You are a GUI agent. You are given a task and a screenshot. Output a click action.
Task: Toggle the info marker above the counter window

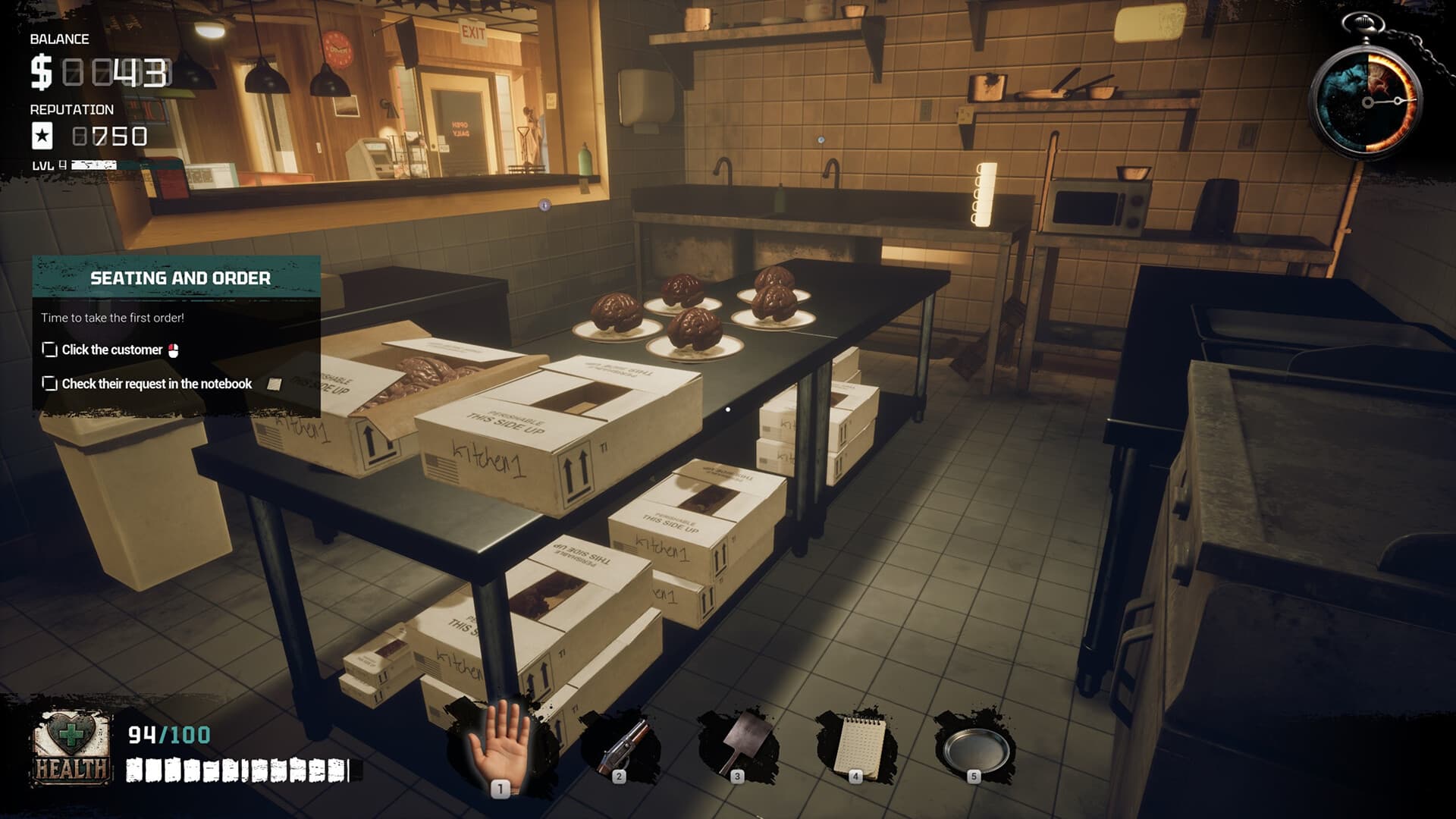[x=544, y=206]
